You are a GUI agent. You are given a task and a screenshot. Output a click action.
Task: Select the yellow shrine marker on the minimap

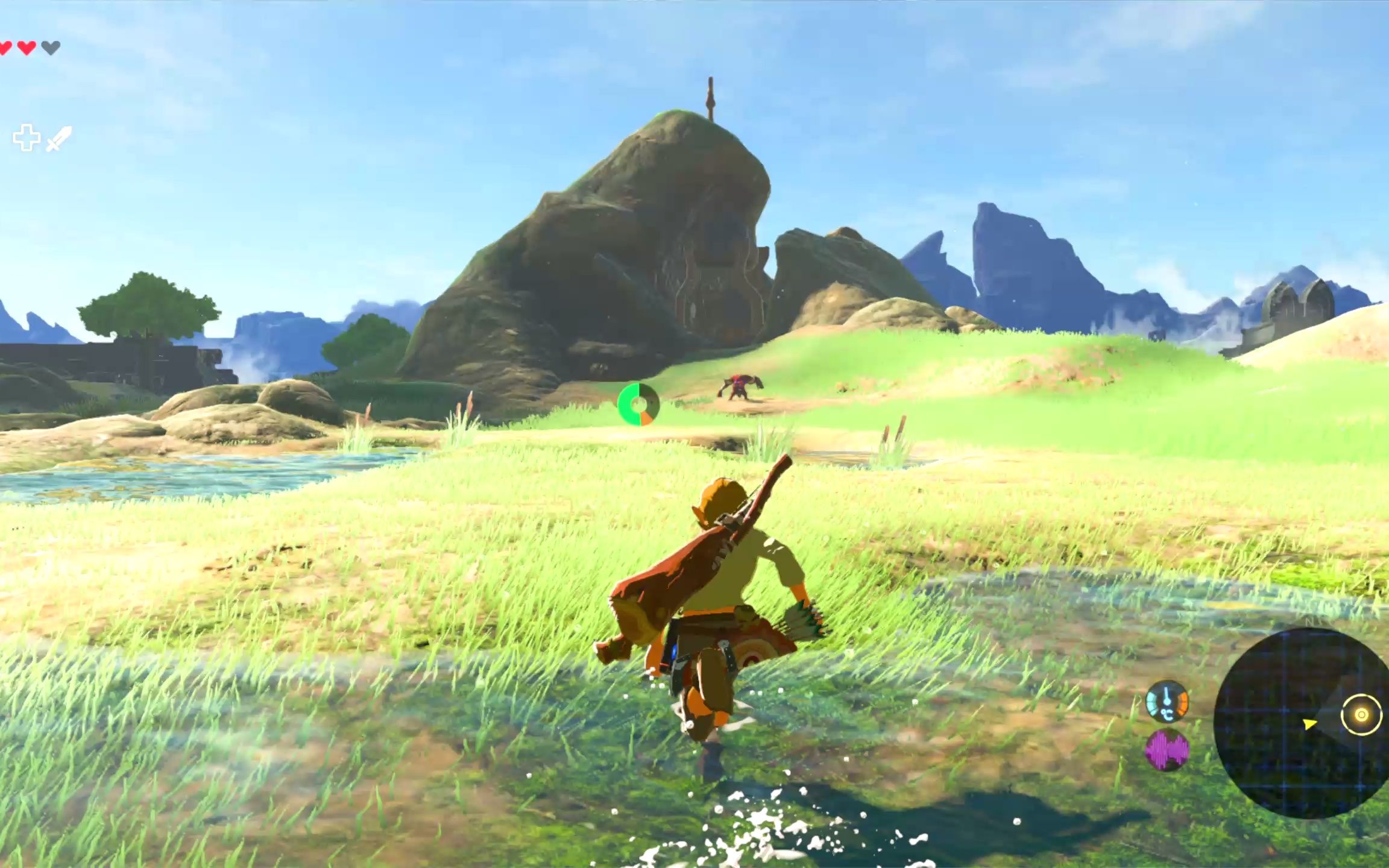click(1362, 715)
